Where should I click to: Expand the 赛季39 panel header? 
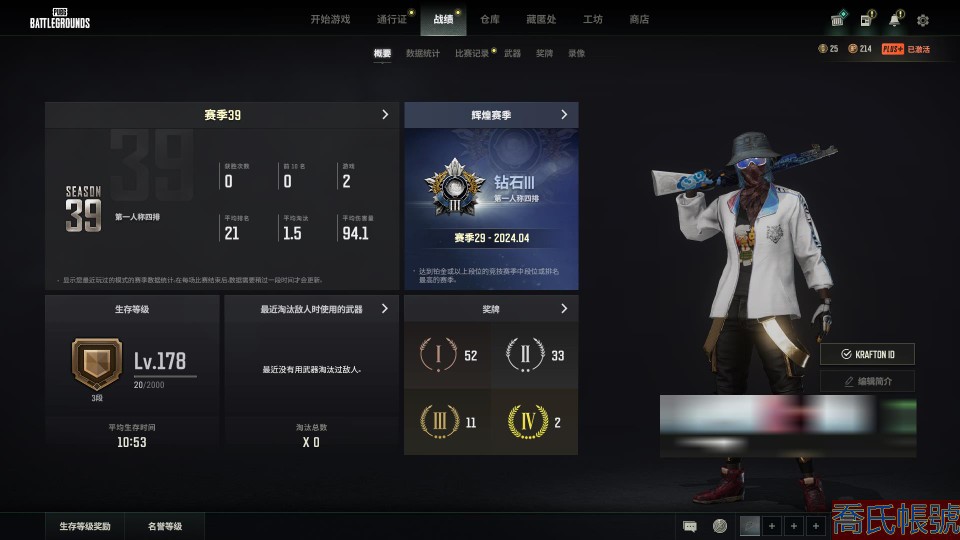pos(222,115)
